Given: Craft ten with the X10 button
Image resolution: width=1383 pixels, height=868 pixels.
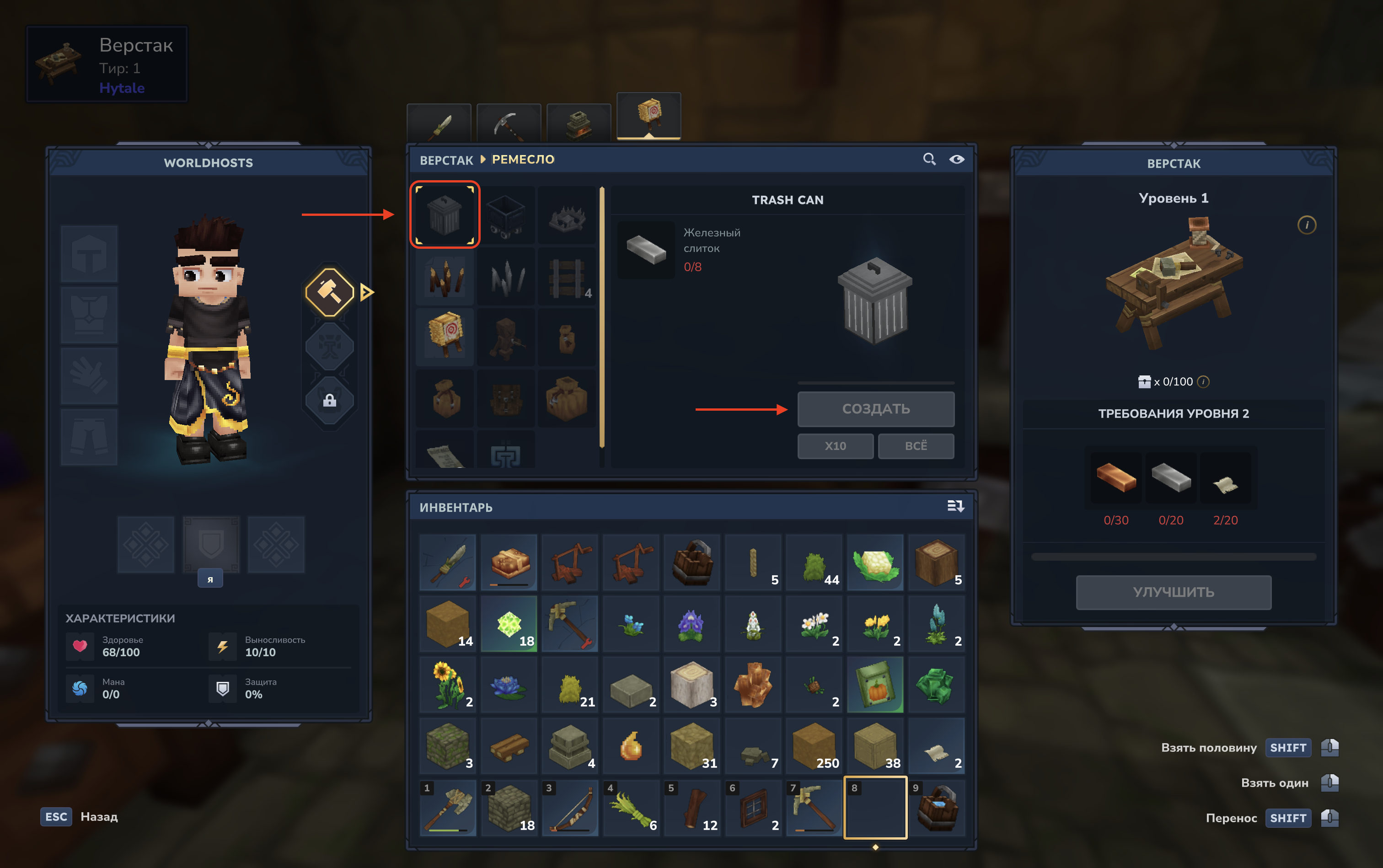Looking at the screenshot, I should click(835, 446).
